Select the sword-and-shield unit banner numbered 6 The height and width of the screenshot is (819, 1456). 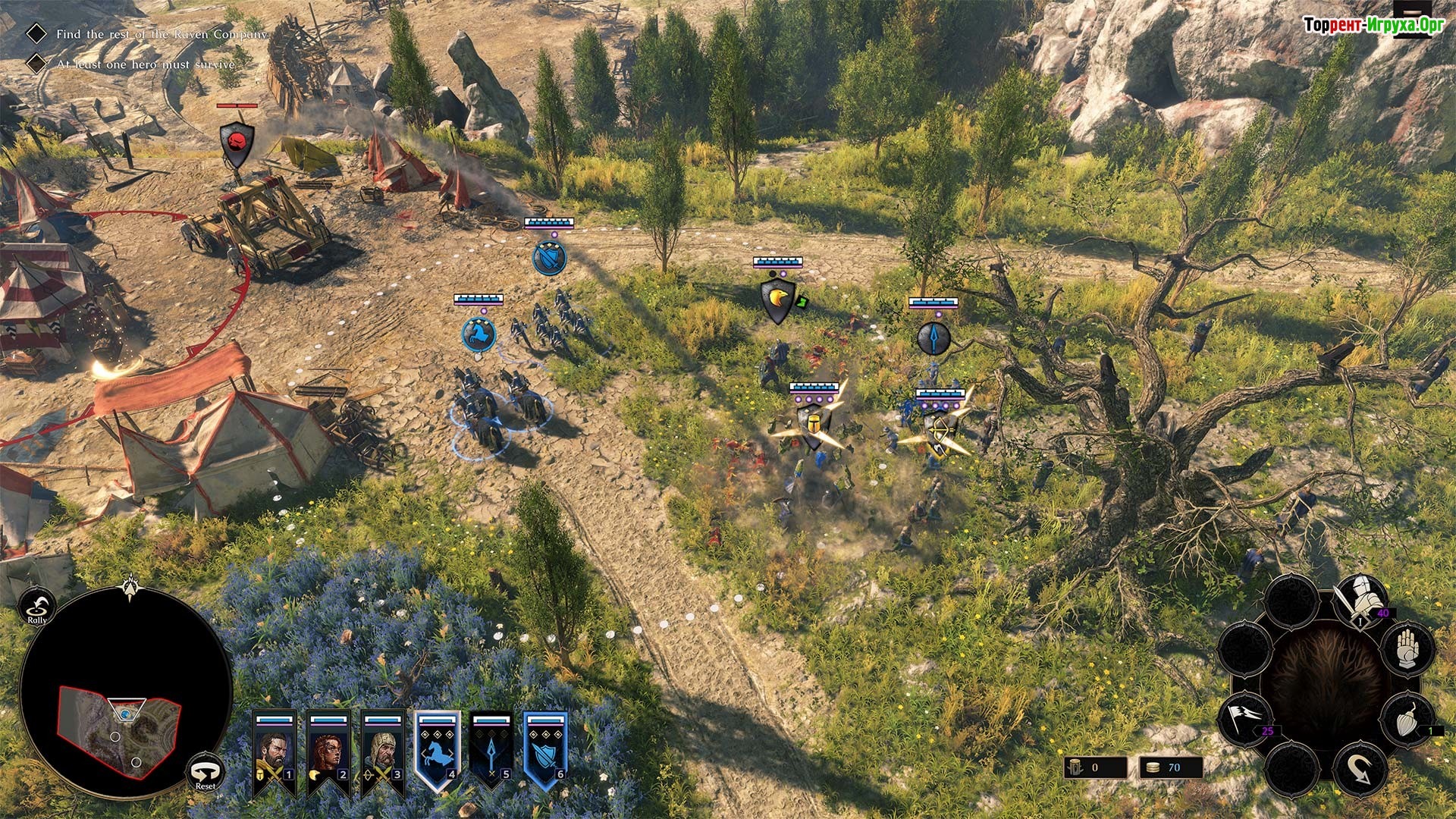click(x=545, y=750)
